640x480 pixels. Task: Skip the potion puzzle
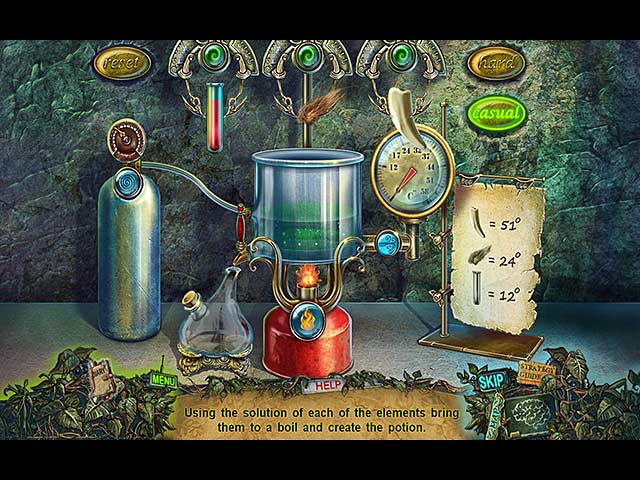click(x=490, y=381)
